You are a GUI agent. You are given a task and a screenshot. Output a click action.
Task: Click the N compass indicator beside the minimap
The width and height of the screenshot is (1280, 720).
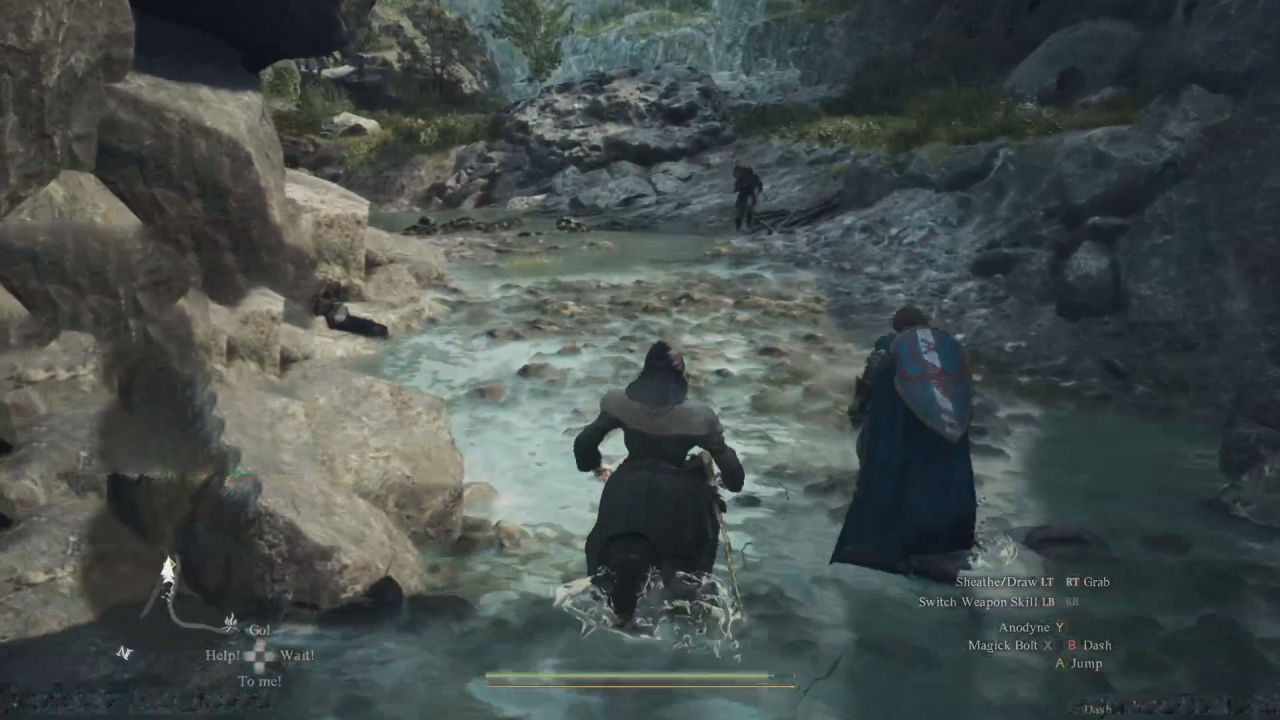[x=124, y=652]
